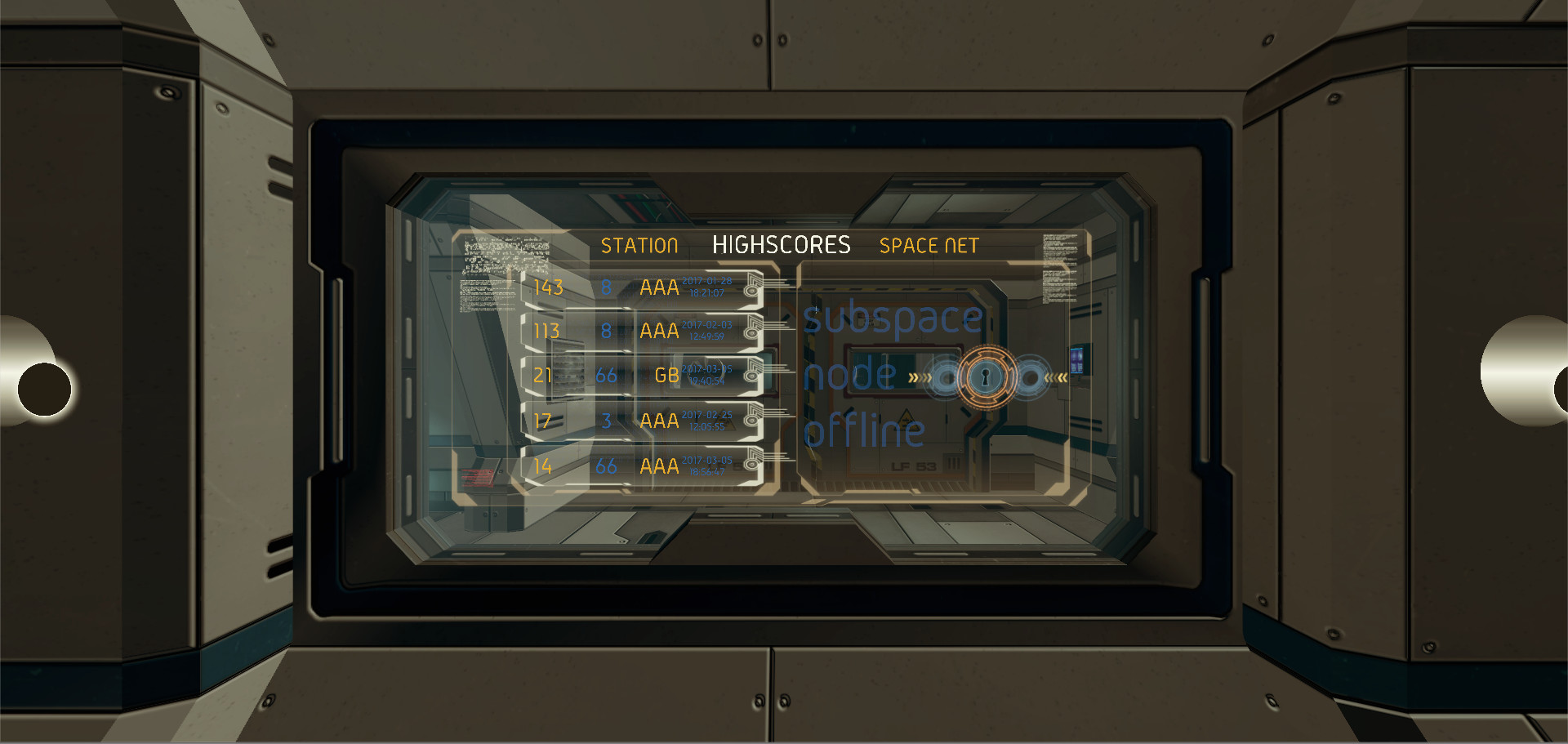Screen dimensions: 1568x744
Task: Click the HIGHSCORES heading
Action: (x=782, y=244)
